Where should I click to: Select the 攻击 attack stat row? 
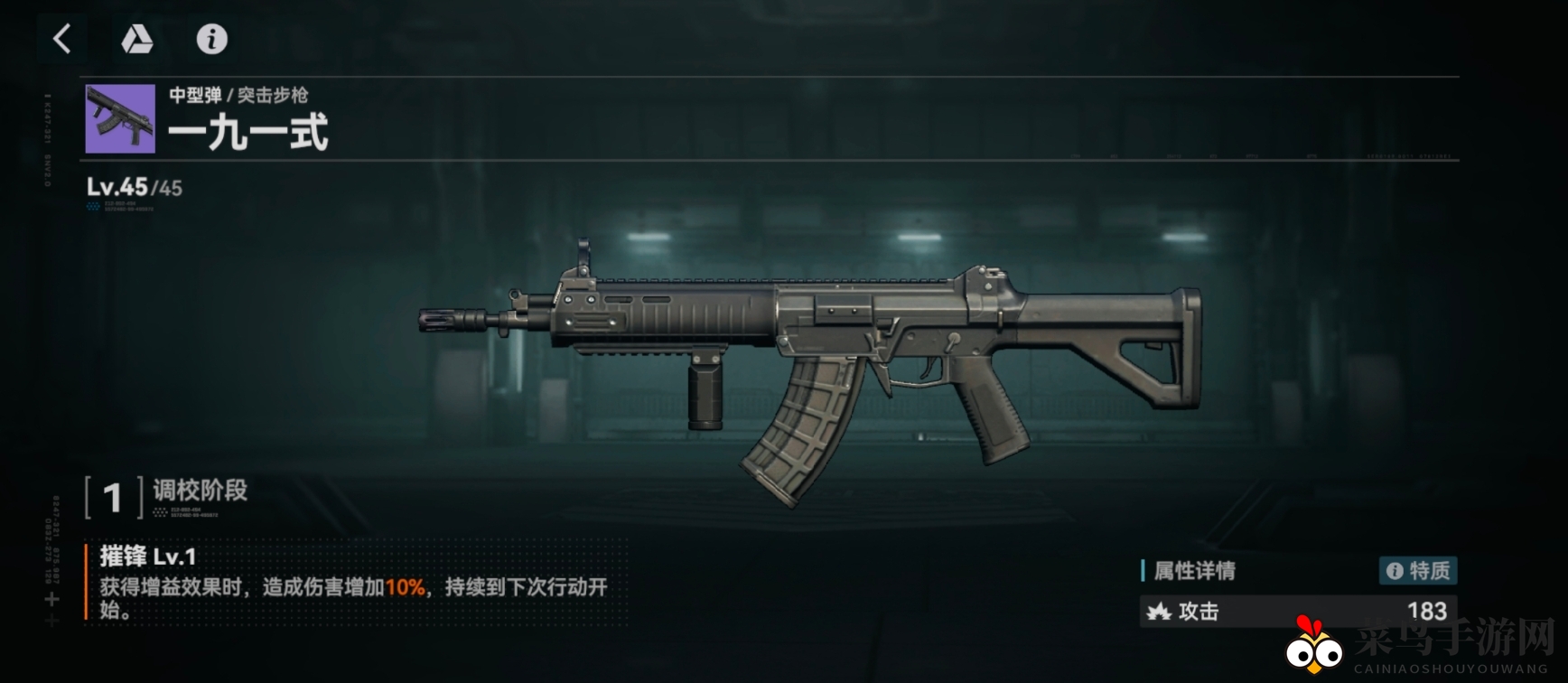click(x=1297, y=612)
